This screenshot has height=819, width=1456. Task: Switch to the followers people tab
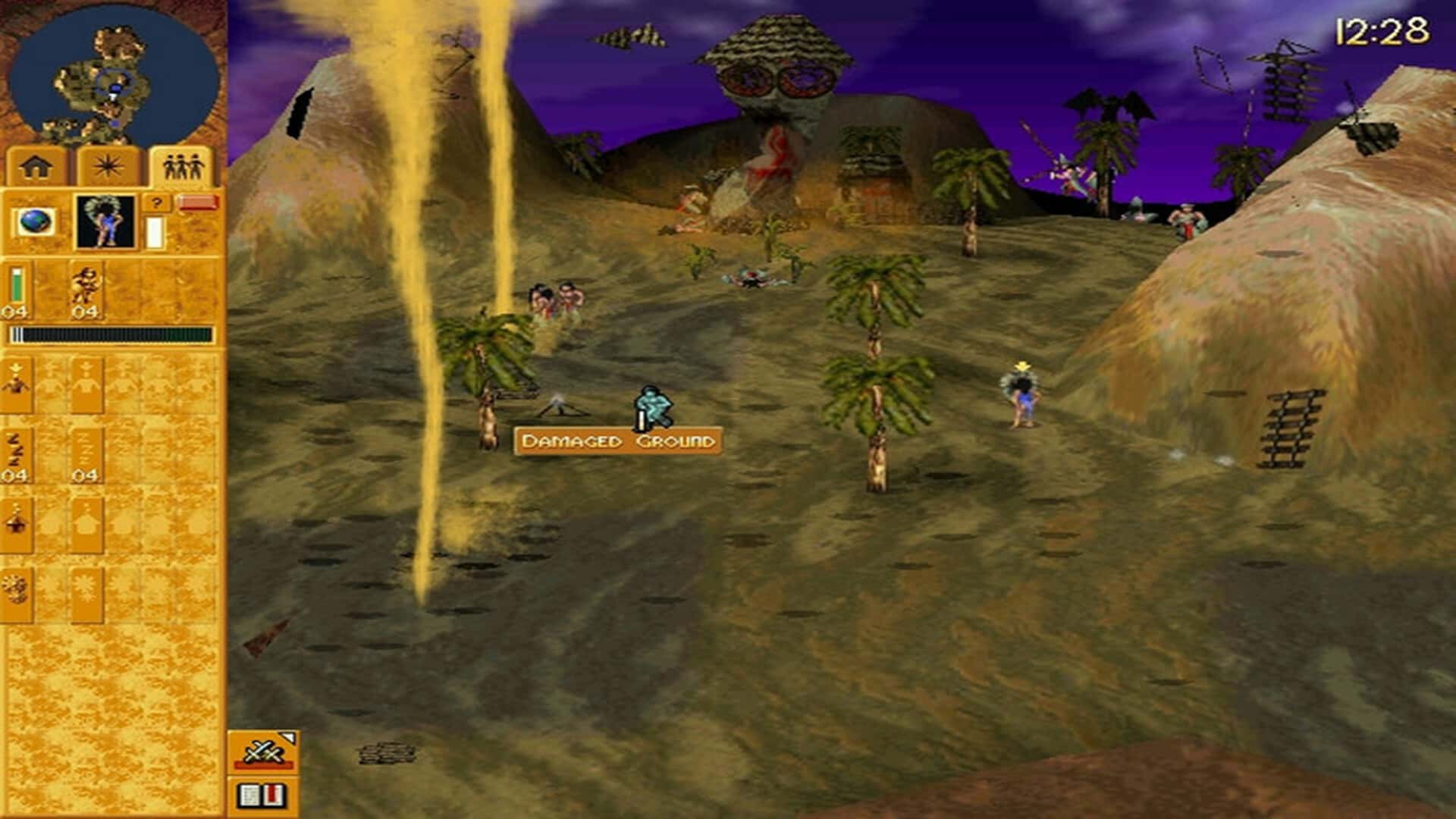(182, 164)
